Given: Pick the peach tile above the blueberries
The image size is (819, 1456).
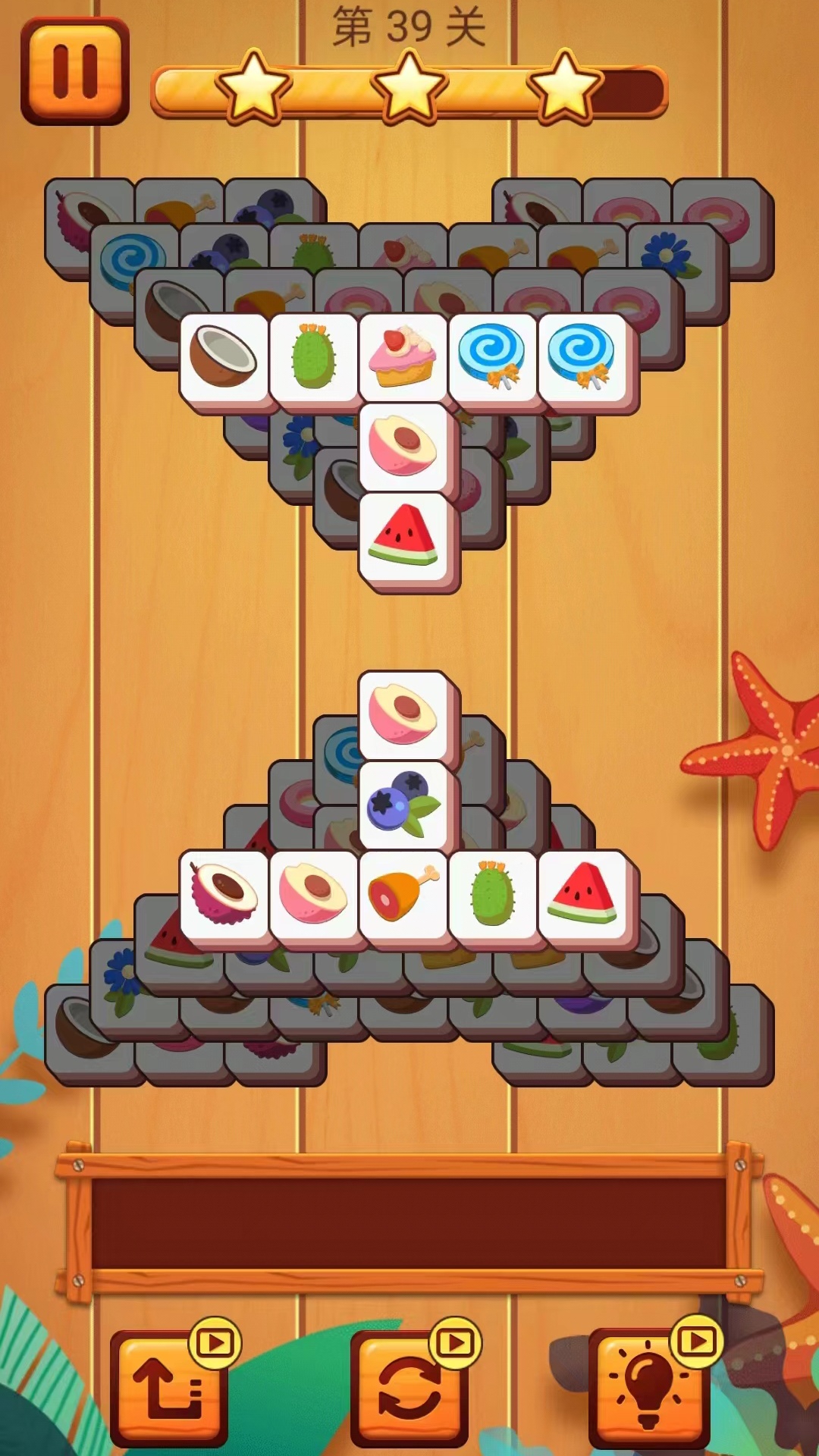Looking at the screenshot, I should (403, 716).
